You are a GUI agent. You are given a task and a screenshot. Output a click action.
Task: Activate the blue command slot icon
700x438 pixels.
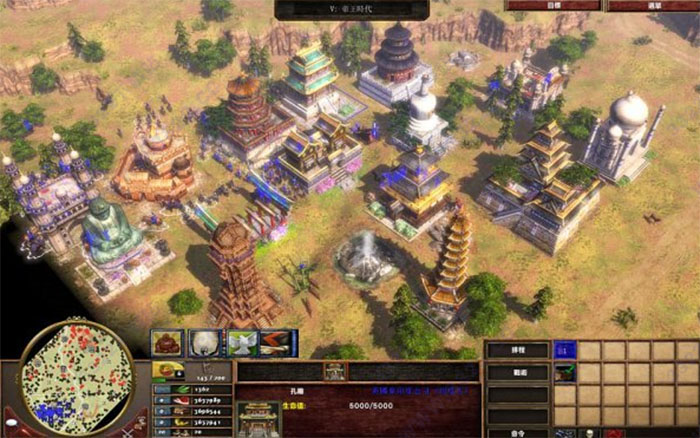(x=565, y=350)
